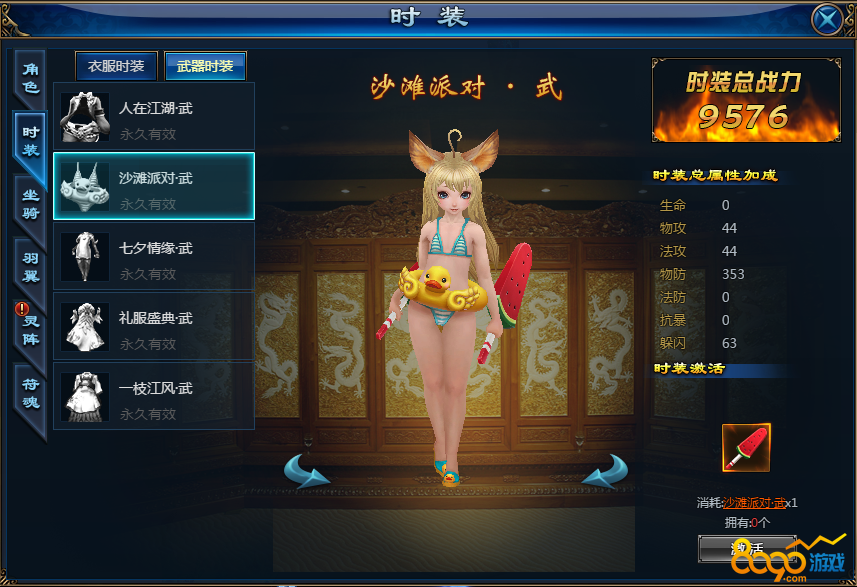Viewport: 857px width, 587px height.
Task: Activate the fashion with the 激活 button
Action: coord(747,548)
